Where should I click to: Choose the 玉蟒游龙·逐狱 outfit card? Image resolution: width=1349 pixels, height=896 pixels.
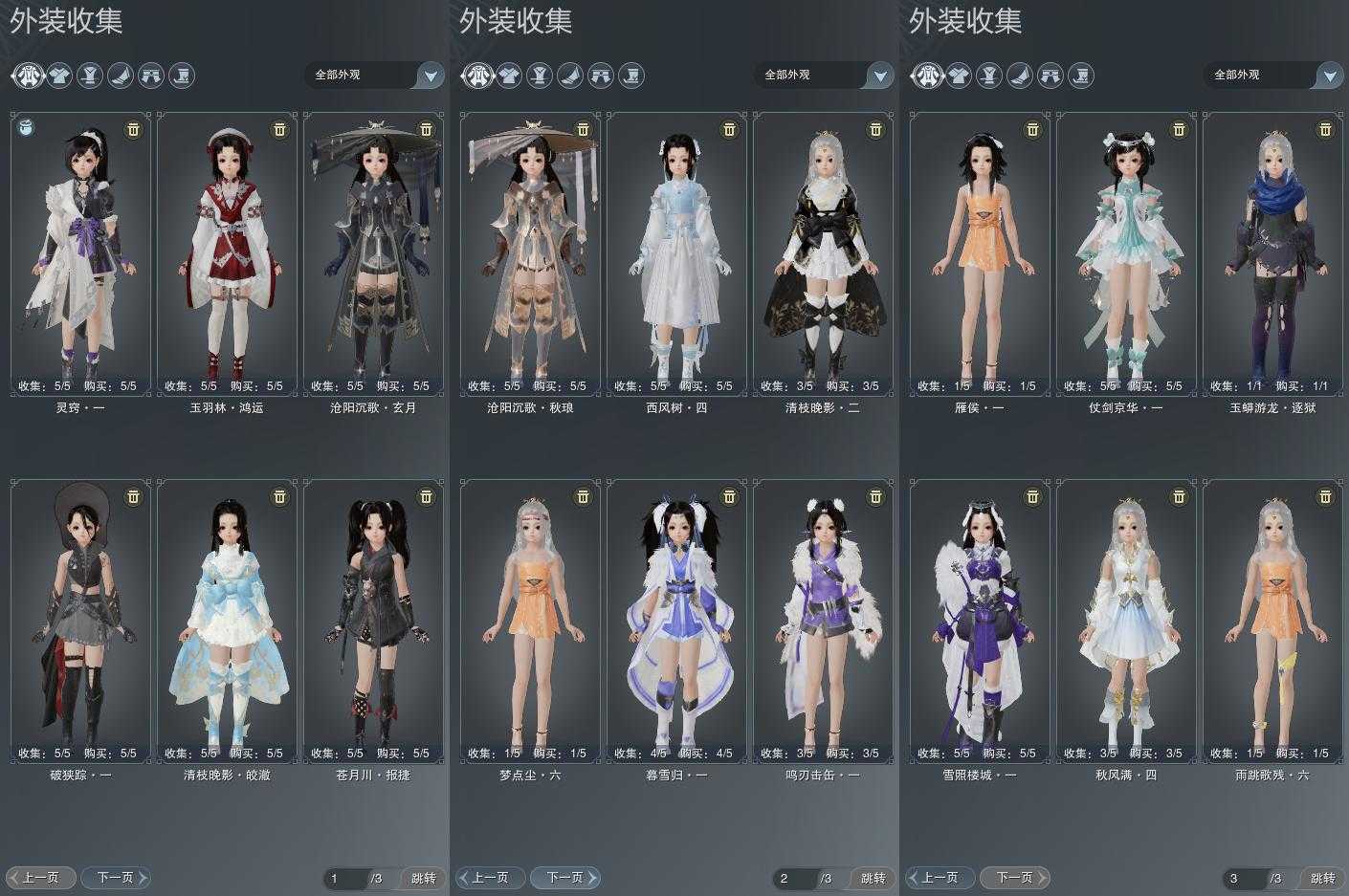tap(1272, 253)
